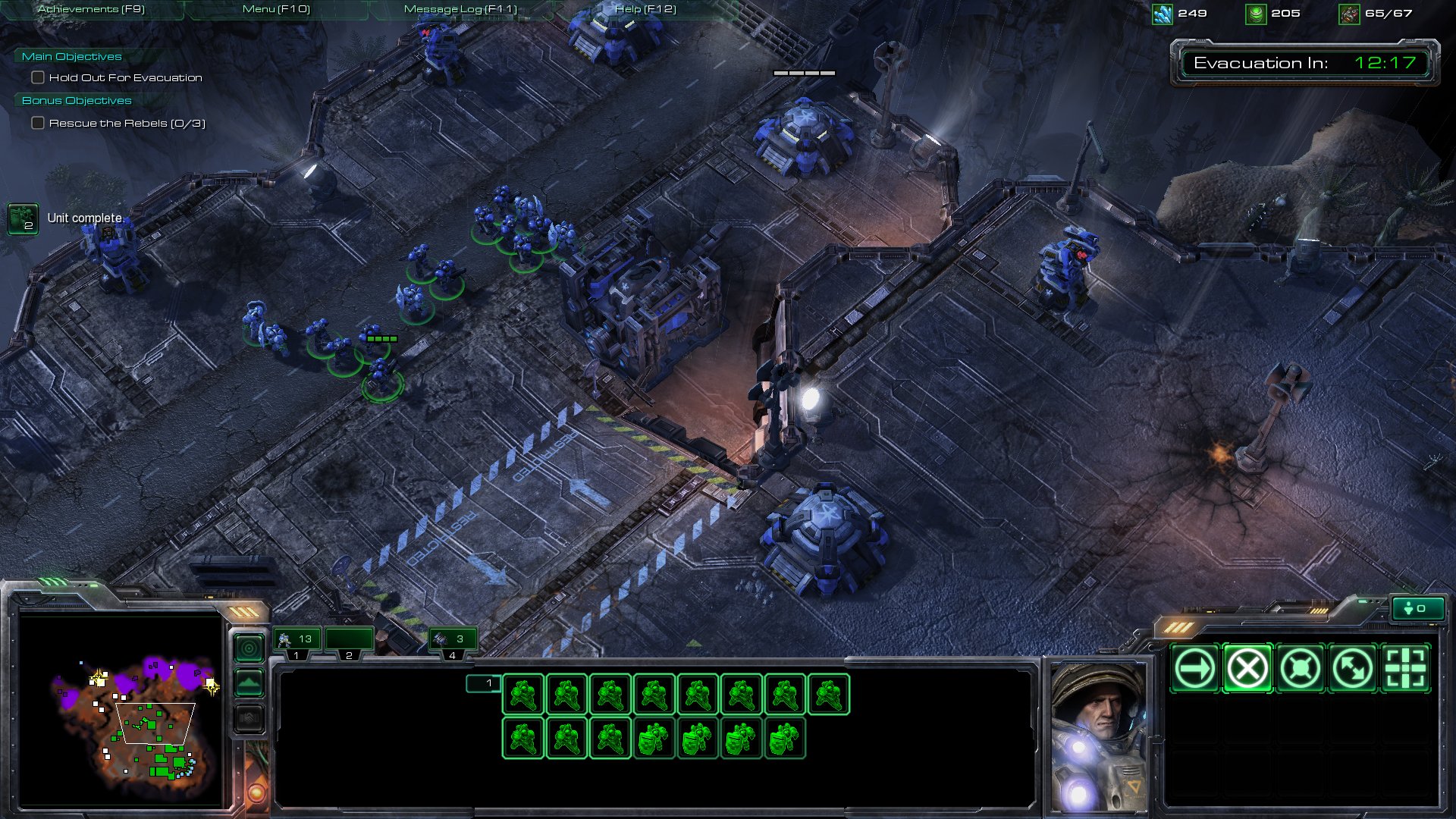This screenshot has width=1456, height=819.
Task: Choose the Patrol command
Action: (1353, 669)
